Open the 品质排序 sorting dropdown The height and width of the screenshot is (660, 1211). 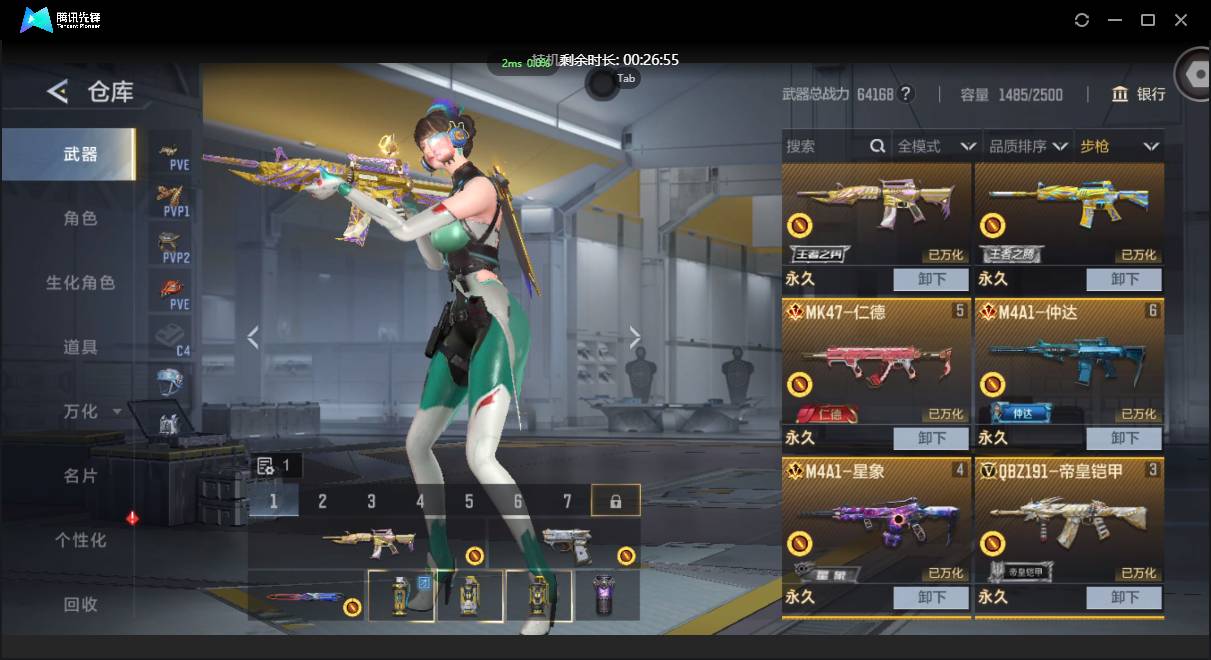[1027, 146]
